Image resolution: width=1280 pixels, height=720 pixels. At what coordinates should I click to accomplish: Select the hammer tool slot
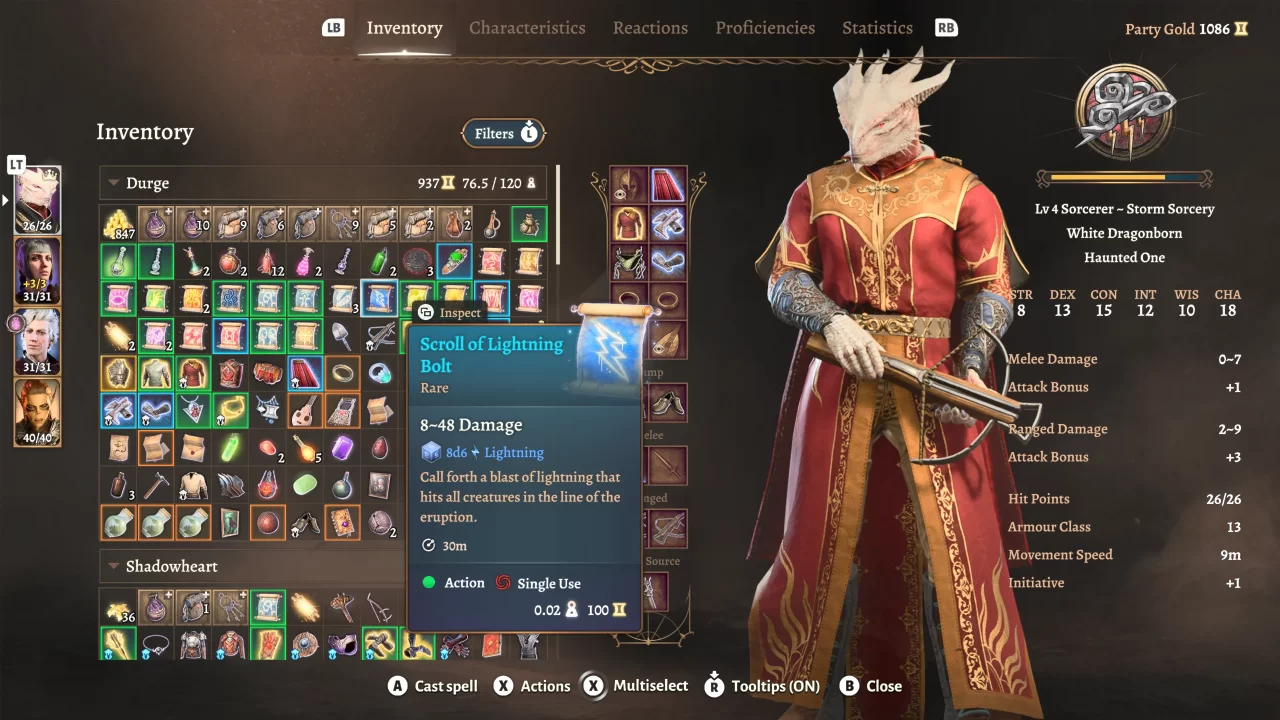pos(155,485)
